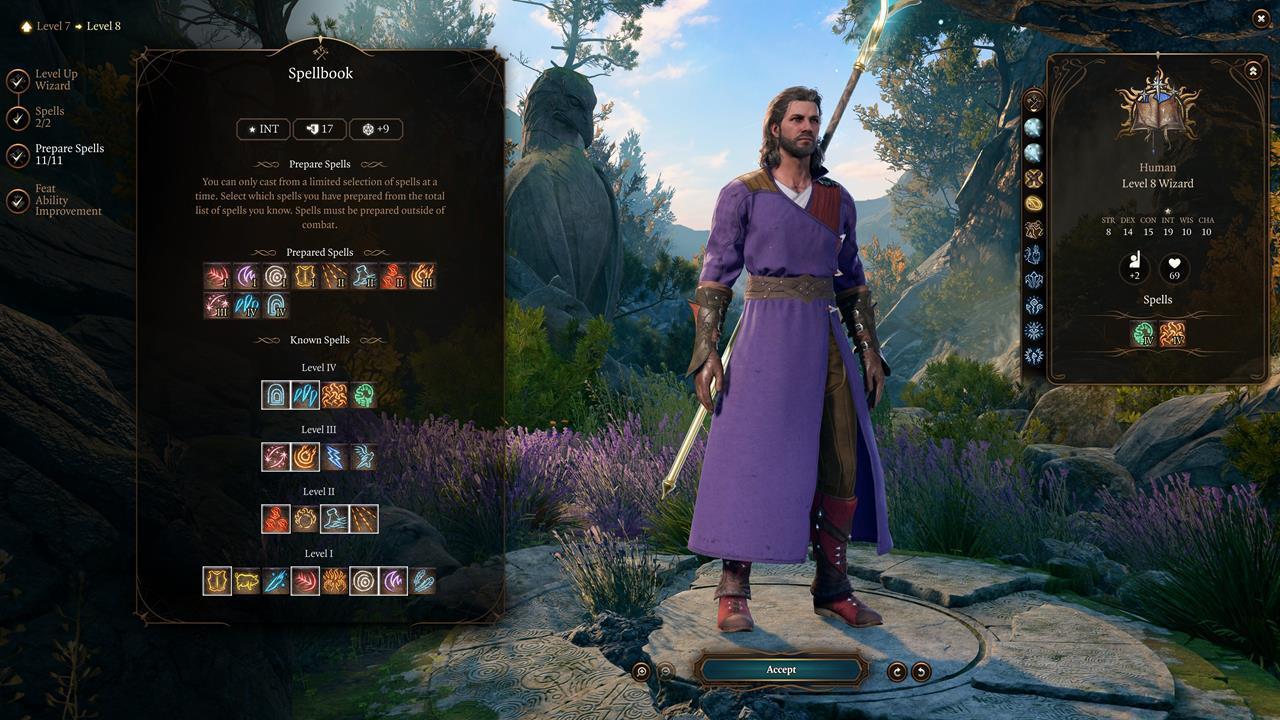Screen dimensions: 1280x720
Task: Click the yellow pig spell icon under Level I
Action: [245, 579]
